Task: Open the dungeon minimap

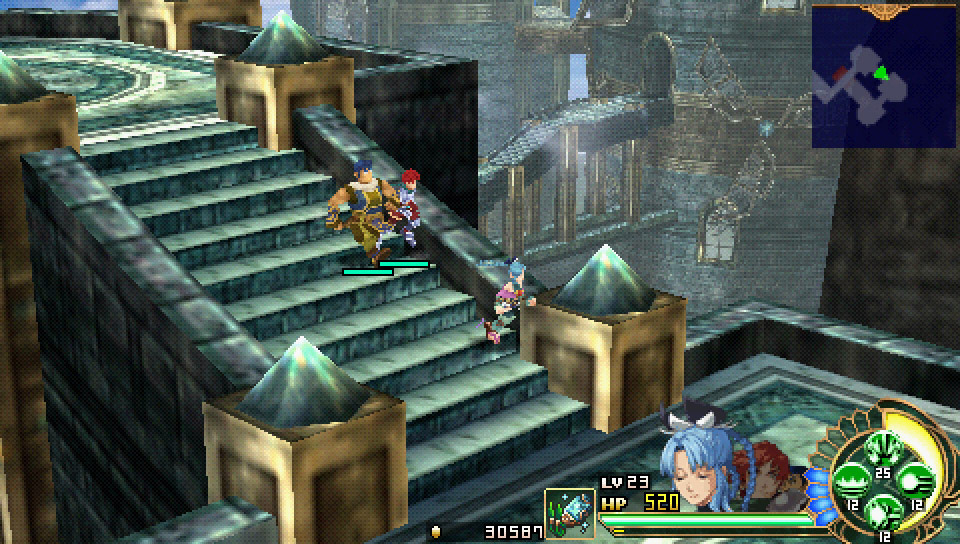Action: pyautogui.click(x=884, y=77)
